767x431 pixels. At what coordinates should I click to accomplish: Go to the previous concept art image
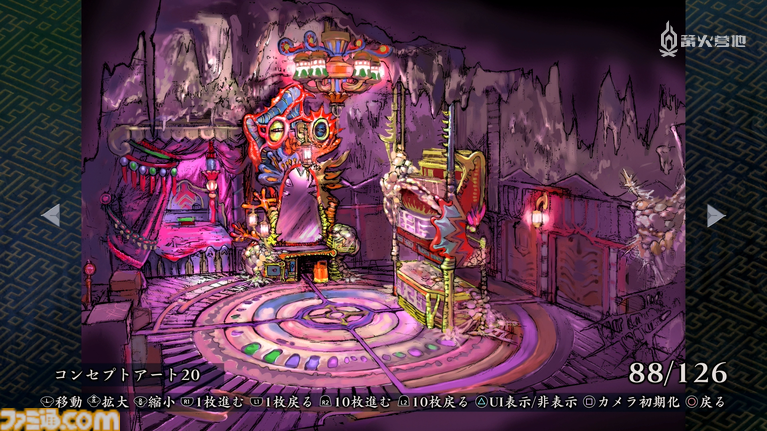pyautogui.click(x=50, y=215)
